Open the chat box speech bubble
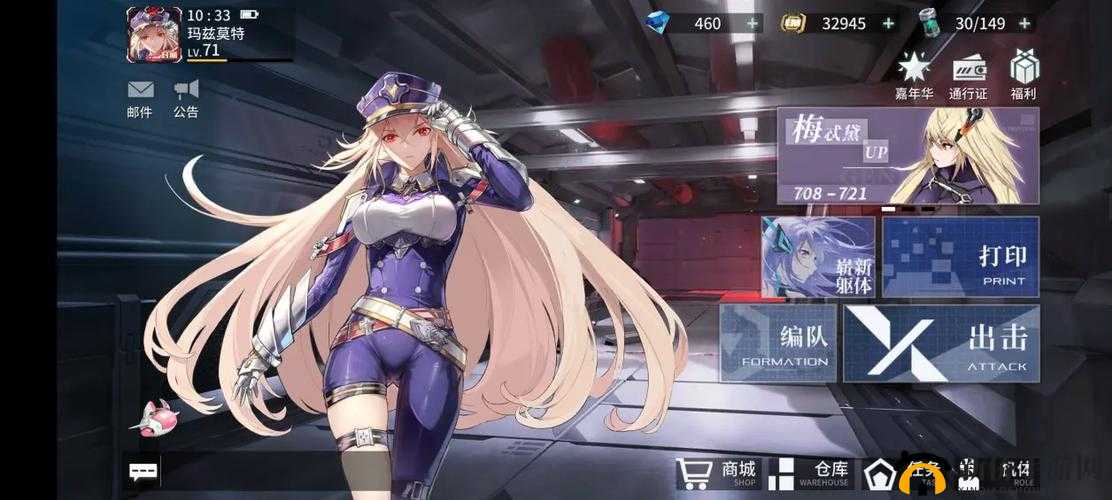1112x500 pixels. point(144,471)
